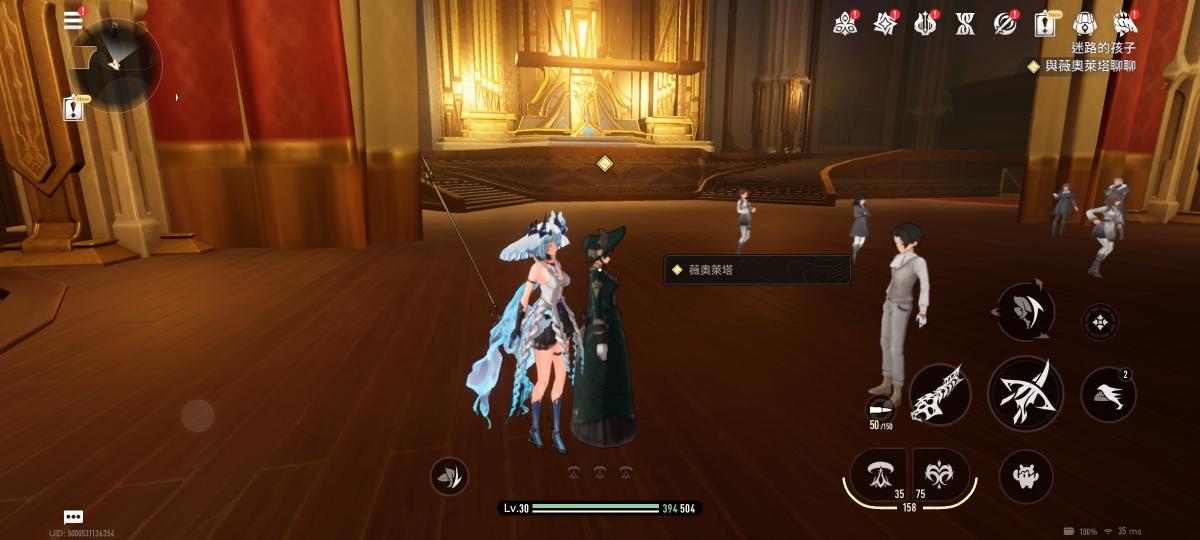
Task: Open the chat speech-bubble icon
Action: click(73, 517)
